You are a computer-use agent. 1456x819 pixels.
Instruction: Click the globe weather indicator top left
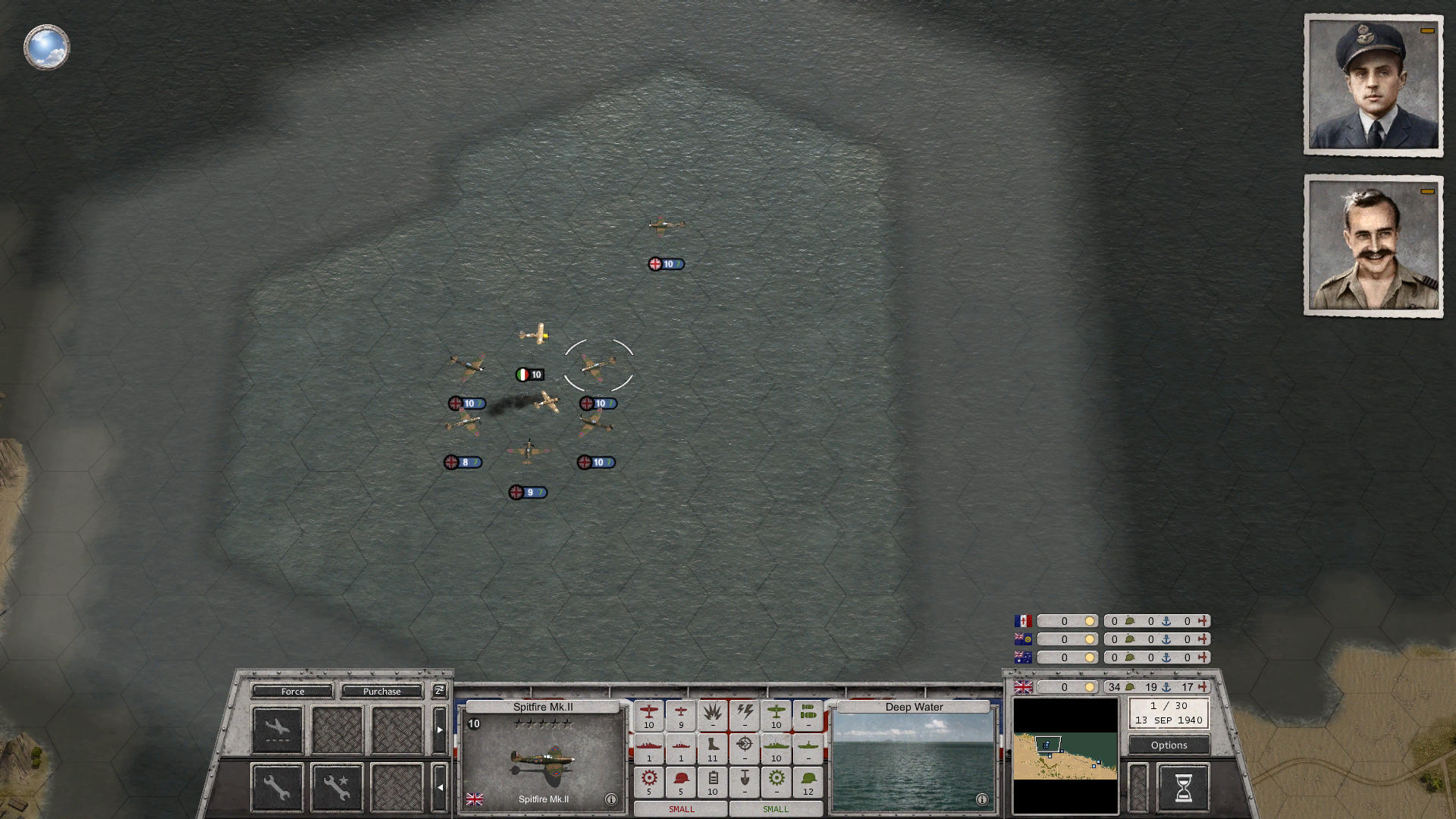tap(46, 47)
